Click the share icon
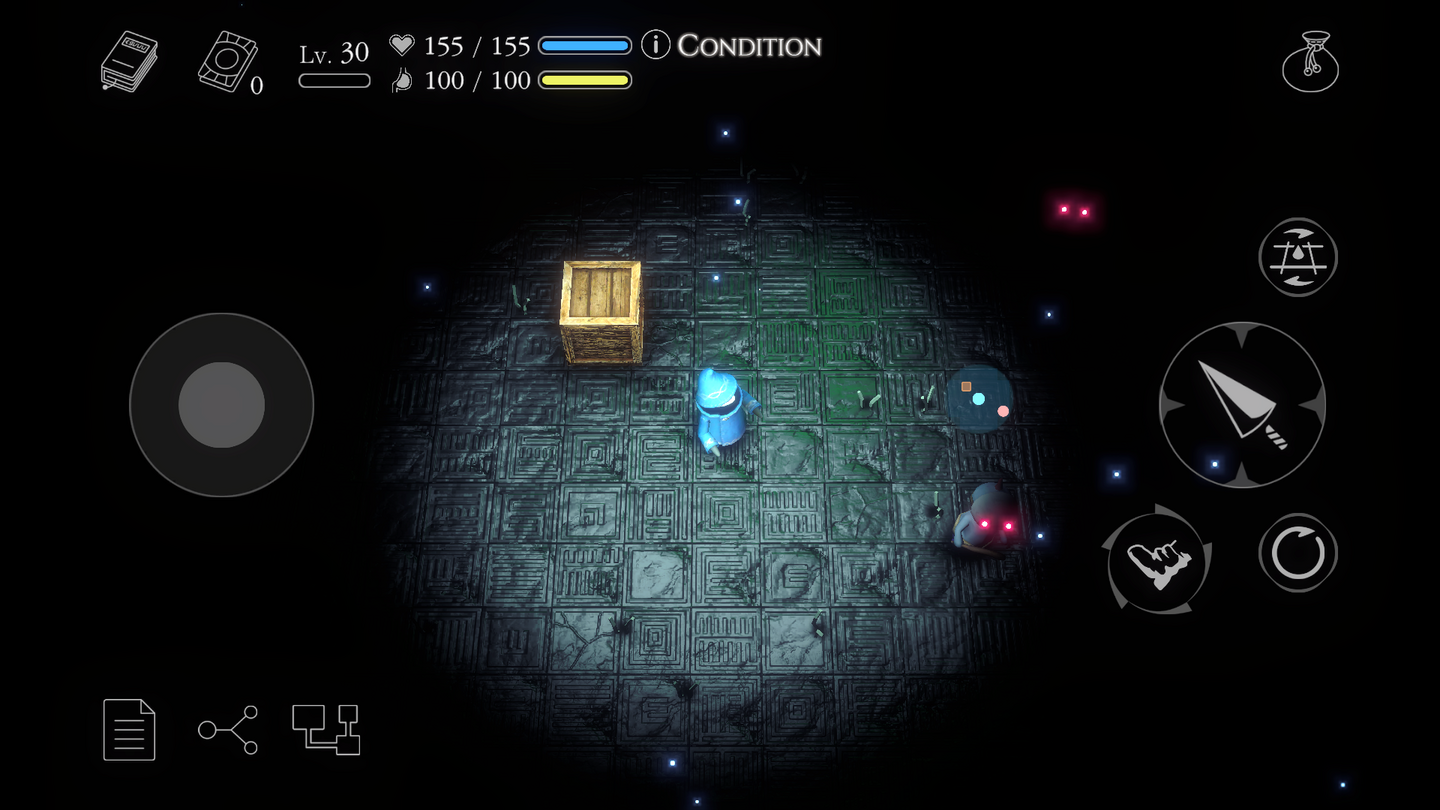1440x810 pixels. click(x=228, y=730)
